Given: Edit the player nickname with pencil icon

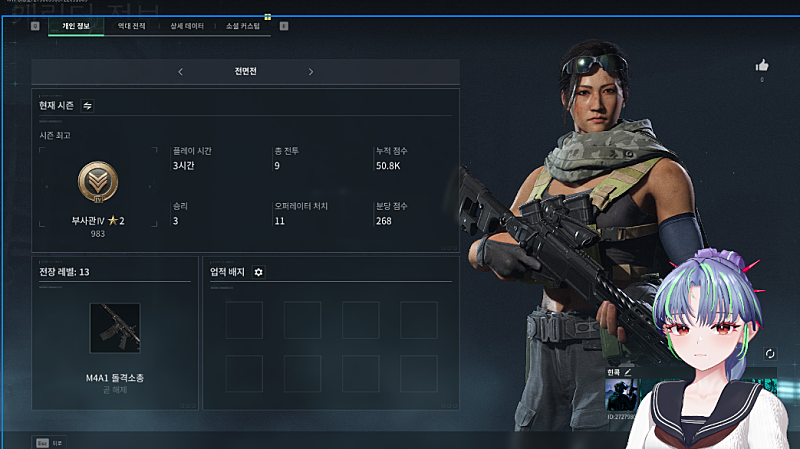Looking at the screenshot, I should click(628, 371).
